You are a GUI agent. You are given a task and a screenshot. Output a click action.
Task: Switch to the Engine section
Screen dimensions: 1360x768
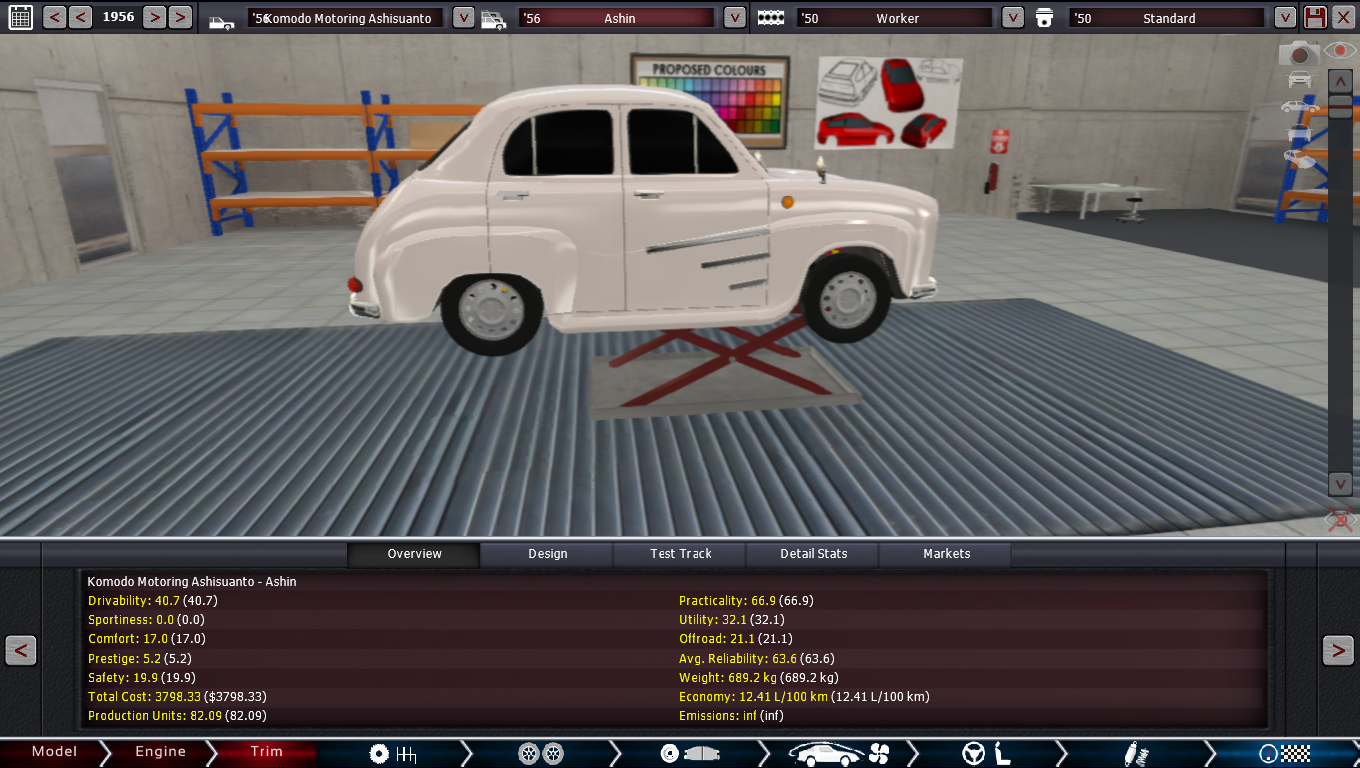tap(160, 752)
